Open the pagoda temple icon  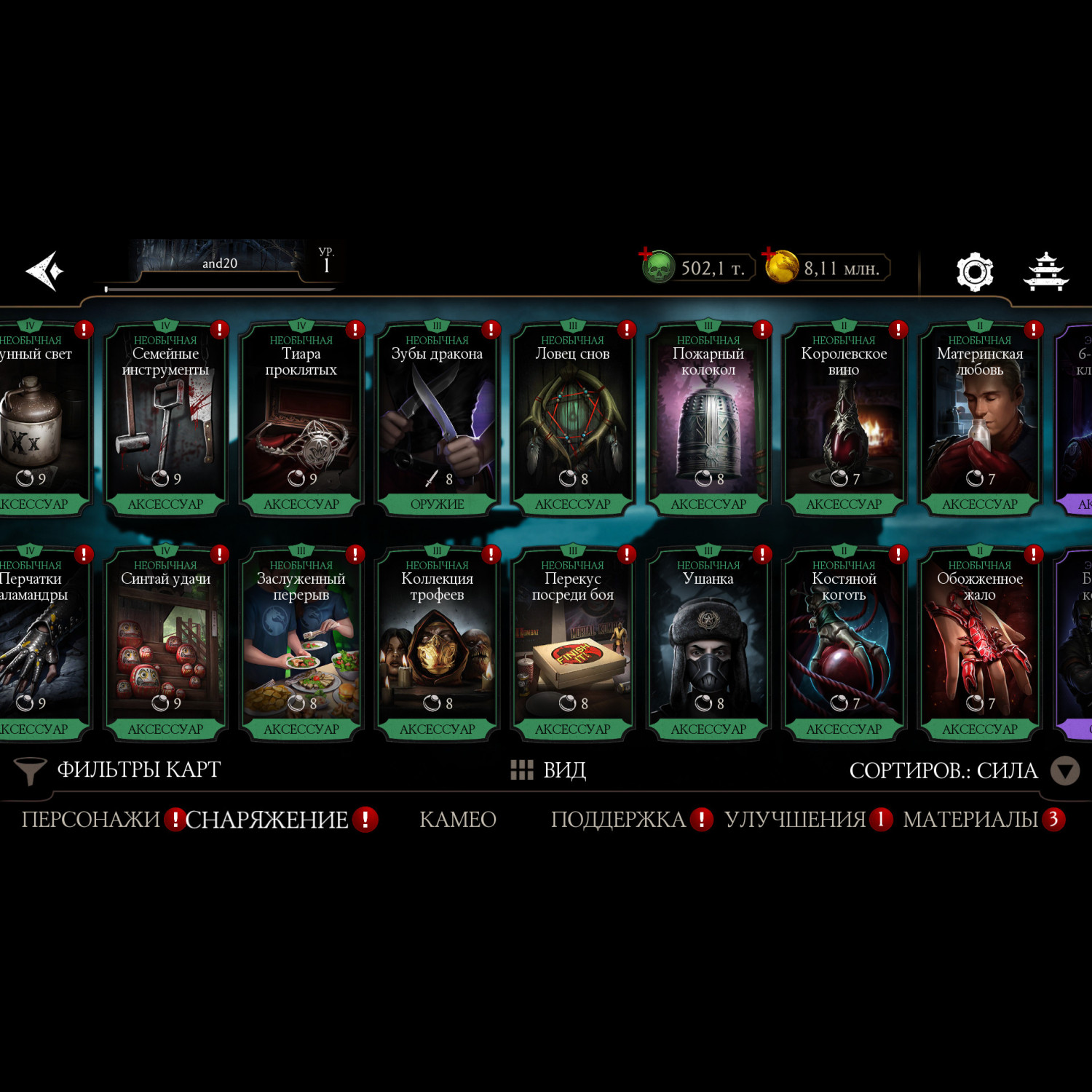click(x=1046, y=272)
